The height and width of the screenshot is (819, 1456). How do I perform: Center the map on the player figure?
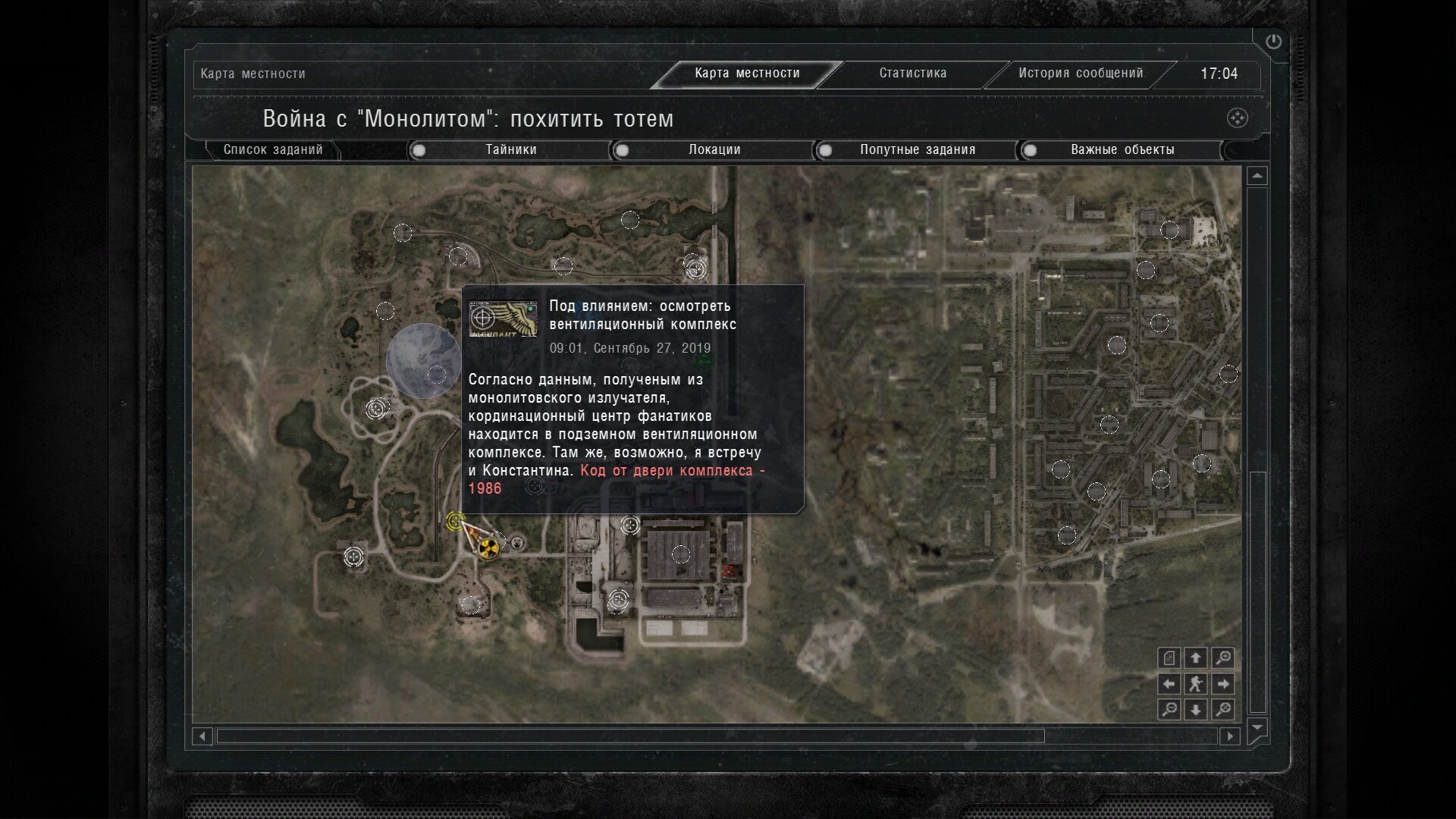tap(1196, 684)
